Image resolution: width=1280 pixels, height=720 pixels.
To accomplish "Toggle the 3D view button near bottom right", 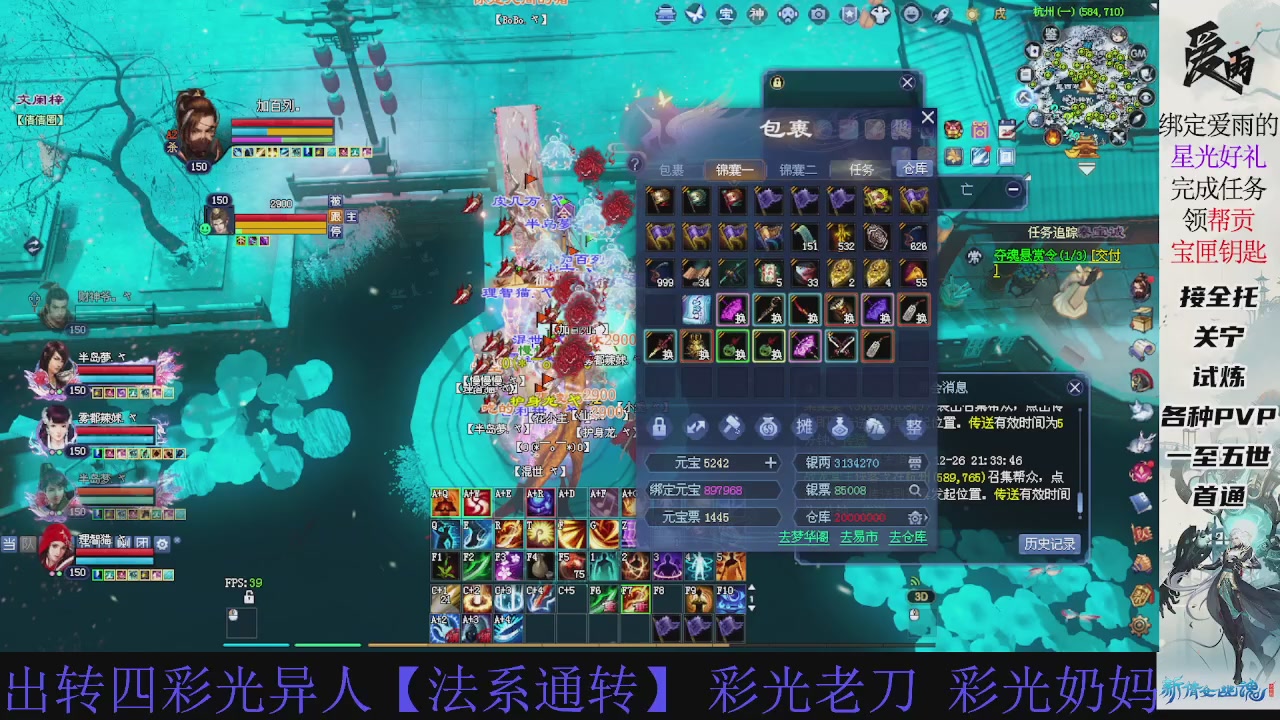I will tap(921, 596).
